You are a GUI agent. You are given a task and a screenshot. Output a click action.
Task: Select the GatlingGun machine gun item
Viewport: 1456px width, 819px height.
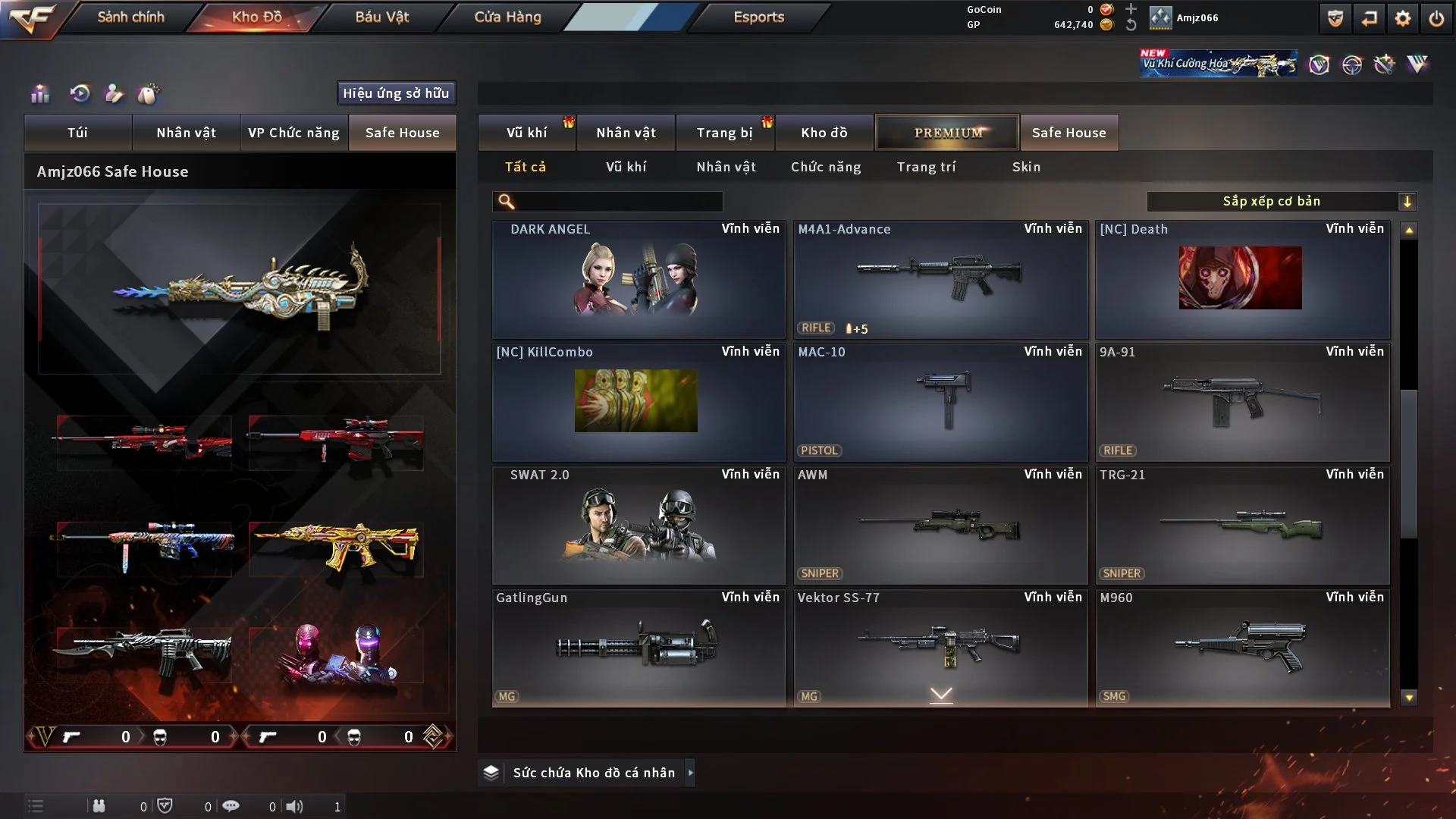point(638,648)
